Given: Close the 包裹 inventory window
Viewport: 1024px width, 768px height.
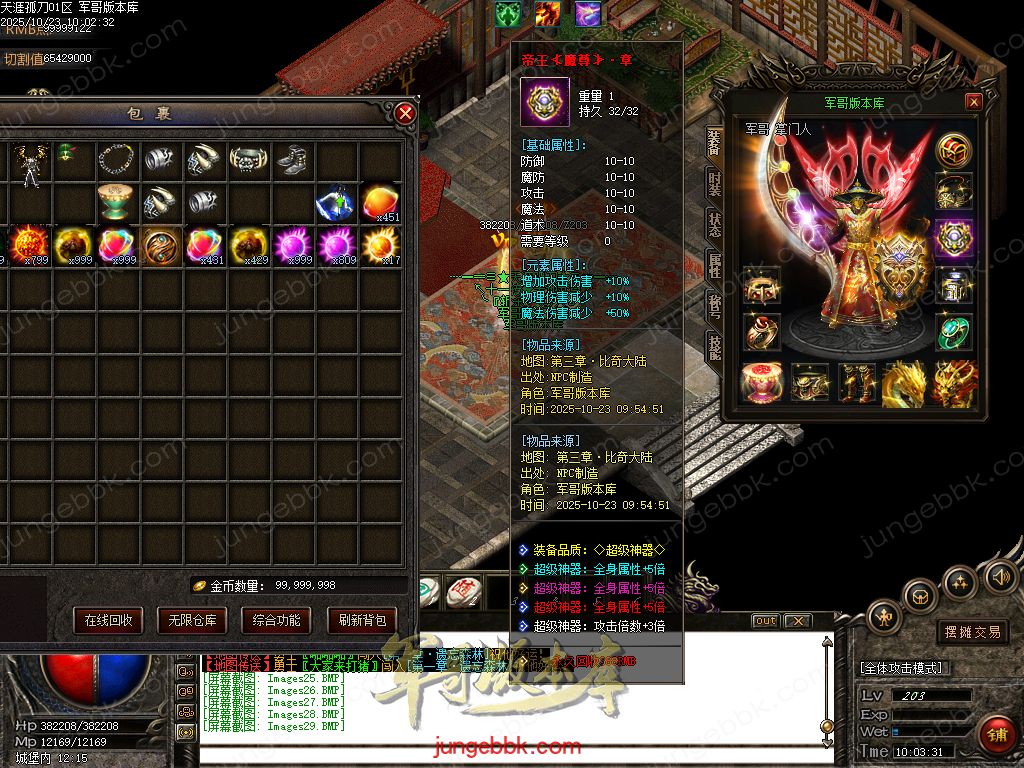Looking at the screenshot, I should click(x=405, y=113).
